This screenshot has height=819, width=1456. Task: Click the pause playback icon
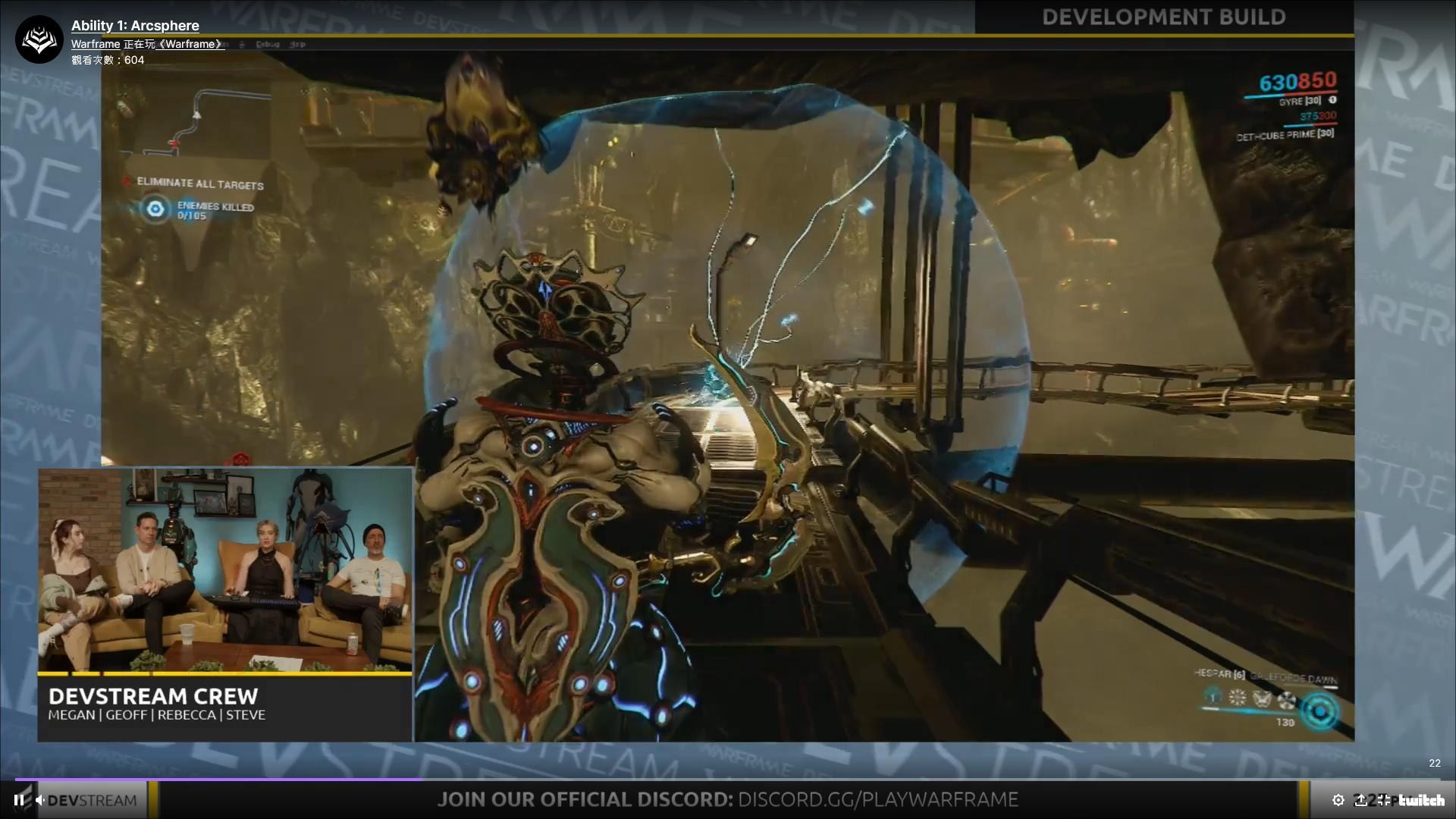click(20, 799)
